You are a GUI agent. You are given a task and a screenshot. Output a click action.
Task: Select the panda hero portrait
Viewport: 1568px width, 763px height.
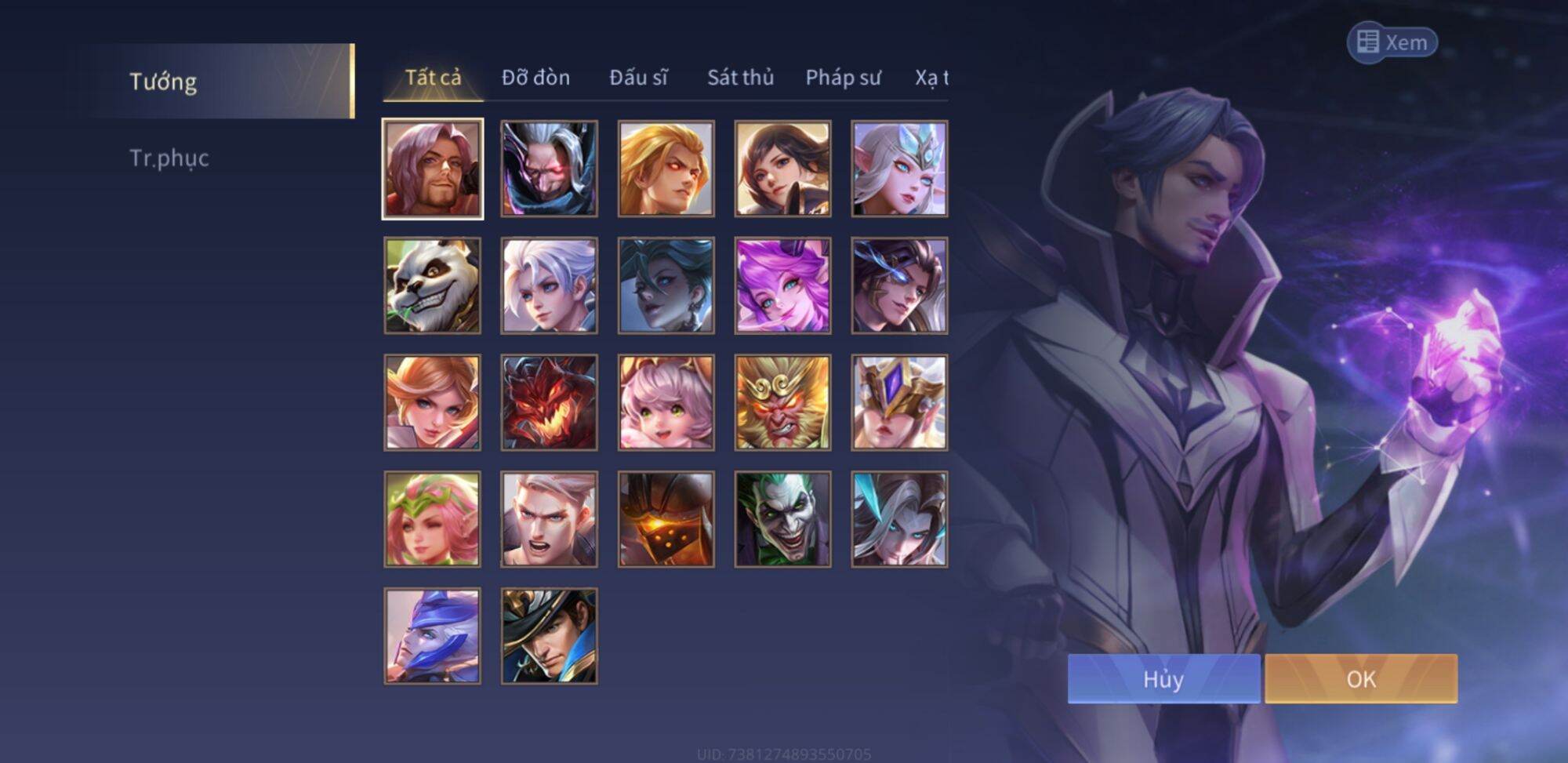click(x=433, y=286)
